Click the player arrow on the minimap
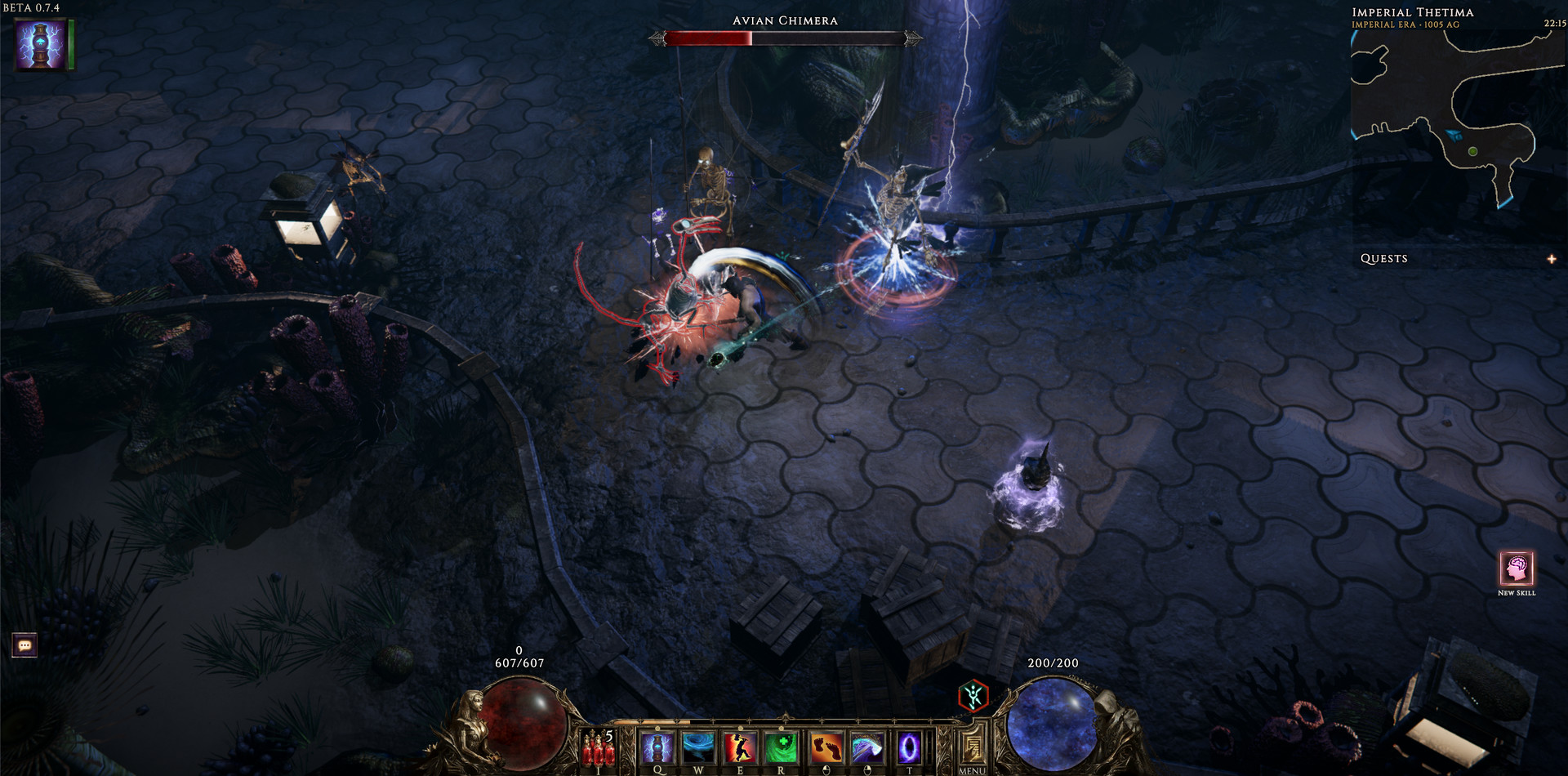This screenshot has width=1568, height=776. click(1454, 136)
